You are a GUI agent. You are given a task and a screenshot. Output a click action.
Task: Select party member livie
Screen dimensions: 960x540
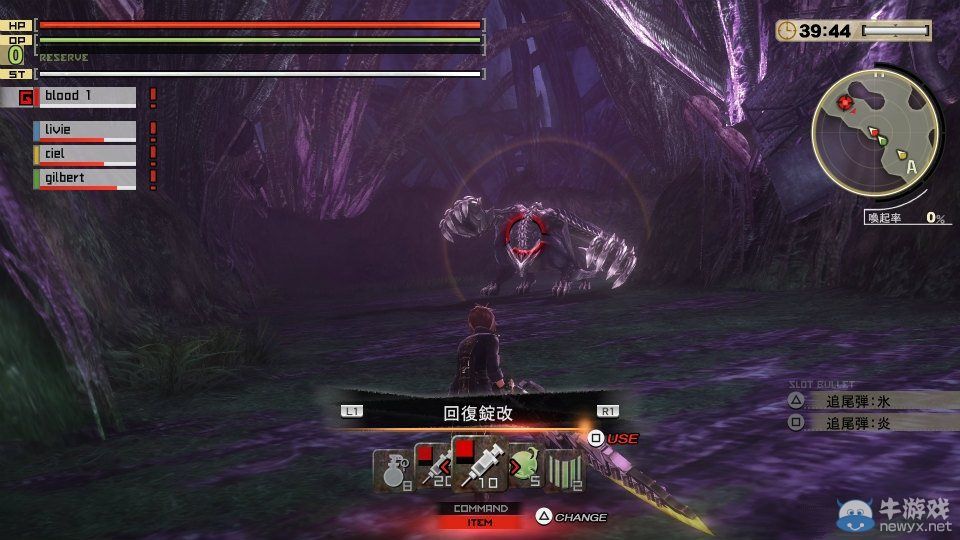pos(86,130)
